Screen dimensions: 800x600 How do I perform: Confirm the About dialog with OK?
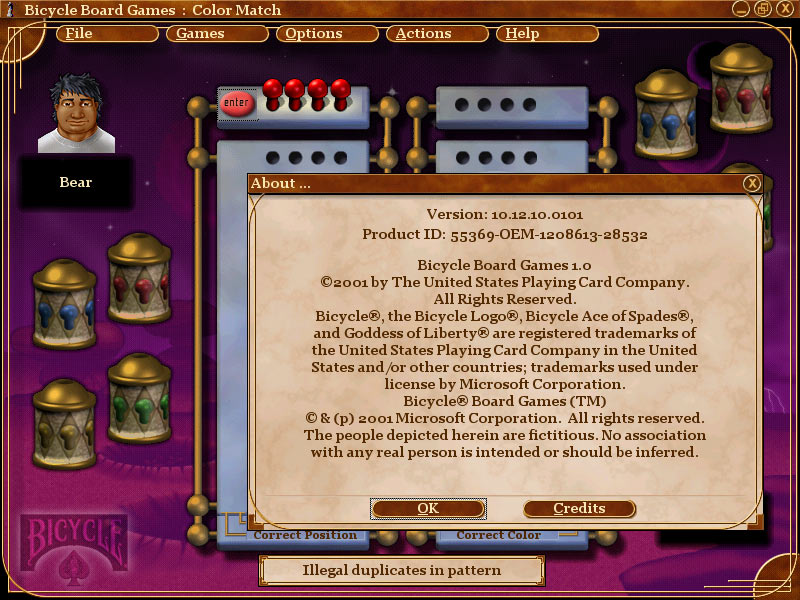click(x=428, y=508)
